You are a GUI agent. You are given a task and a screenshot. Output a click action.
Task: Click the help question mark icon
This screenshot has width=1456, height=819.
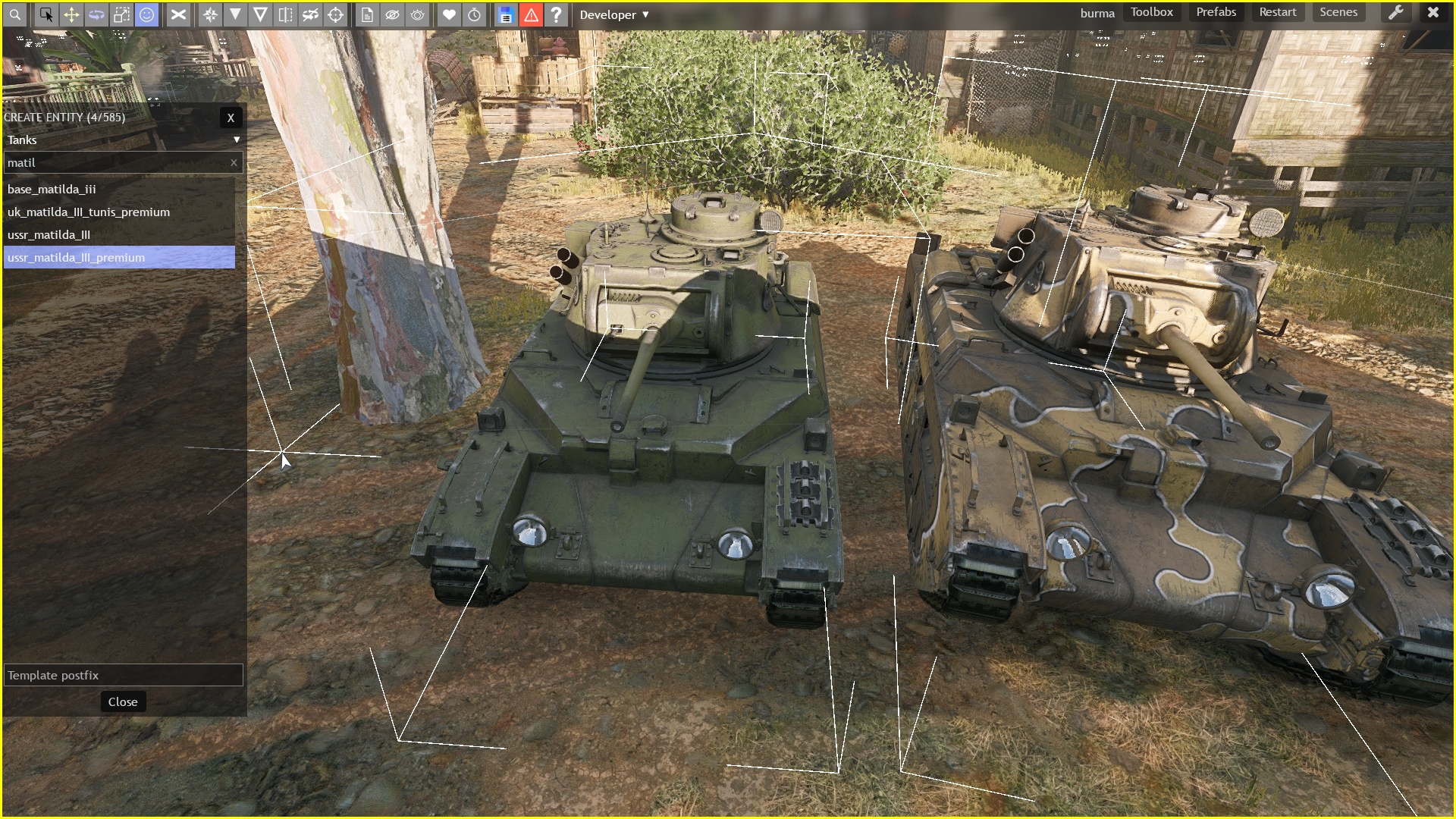pos(557,14)
